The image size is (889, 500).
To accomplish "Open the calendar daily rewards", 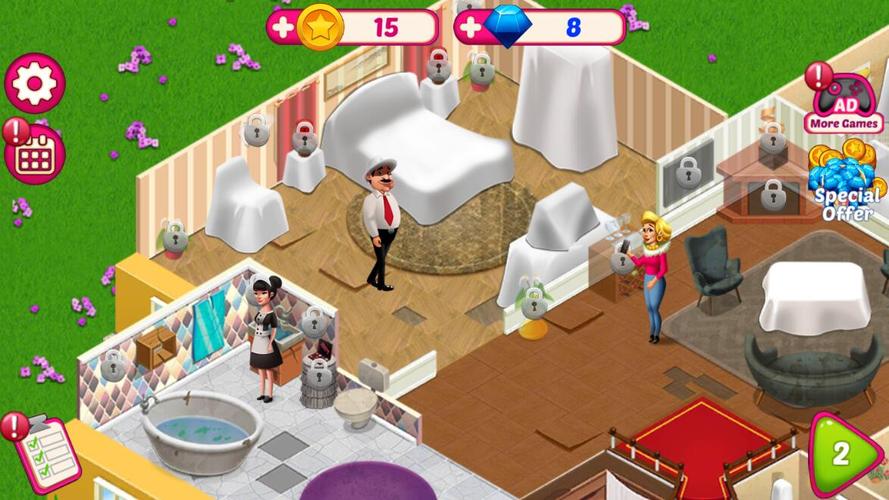I will (x=36, y=154).
